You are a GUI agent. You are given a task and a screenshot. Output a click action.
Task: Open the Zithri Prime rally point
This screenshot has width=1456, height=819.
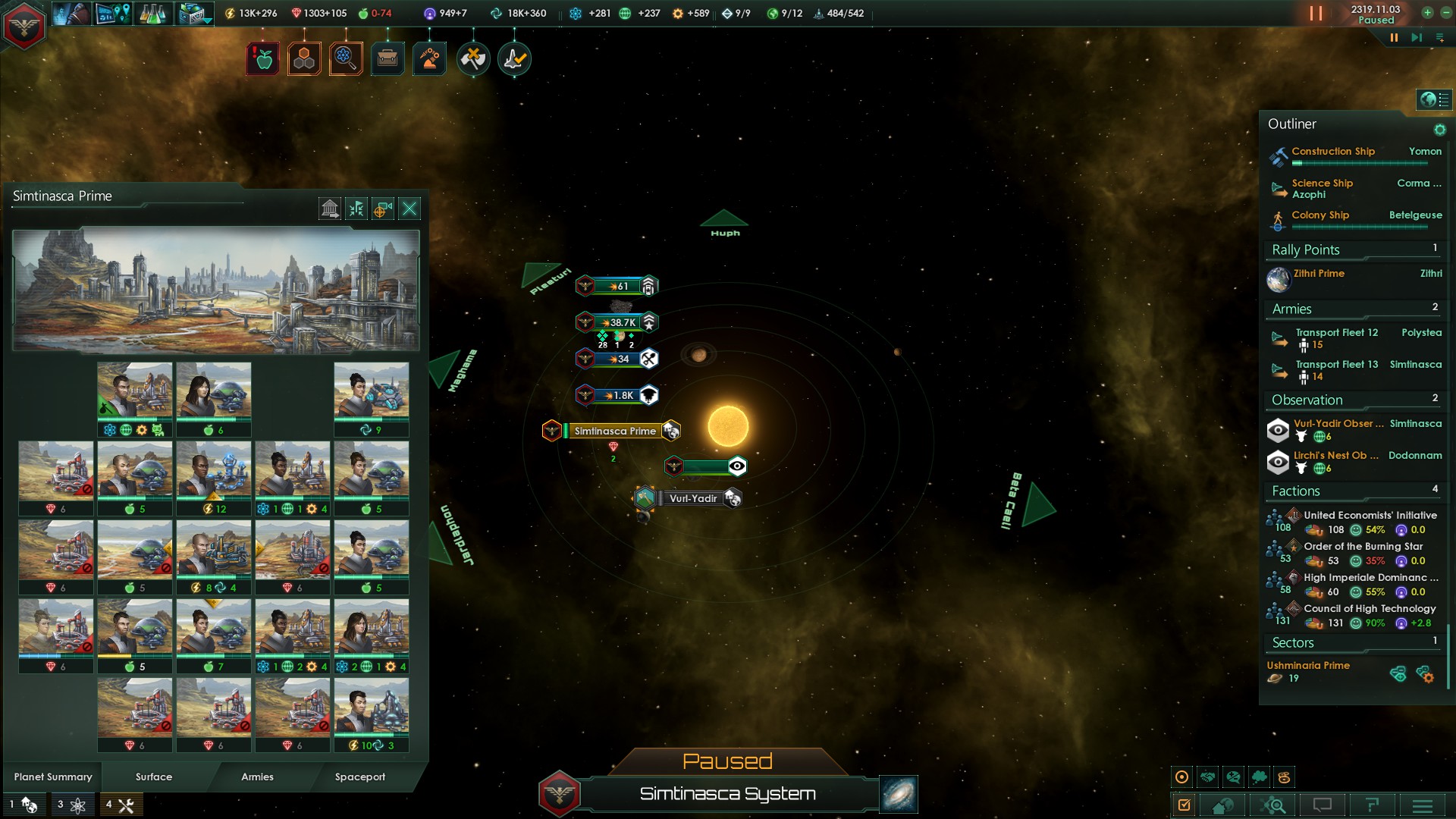pos(1319,274)
